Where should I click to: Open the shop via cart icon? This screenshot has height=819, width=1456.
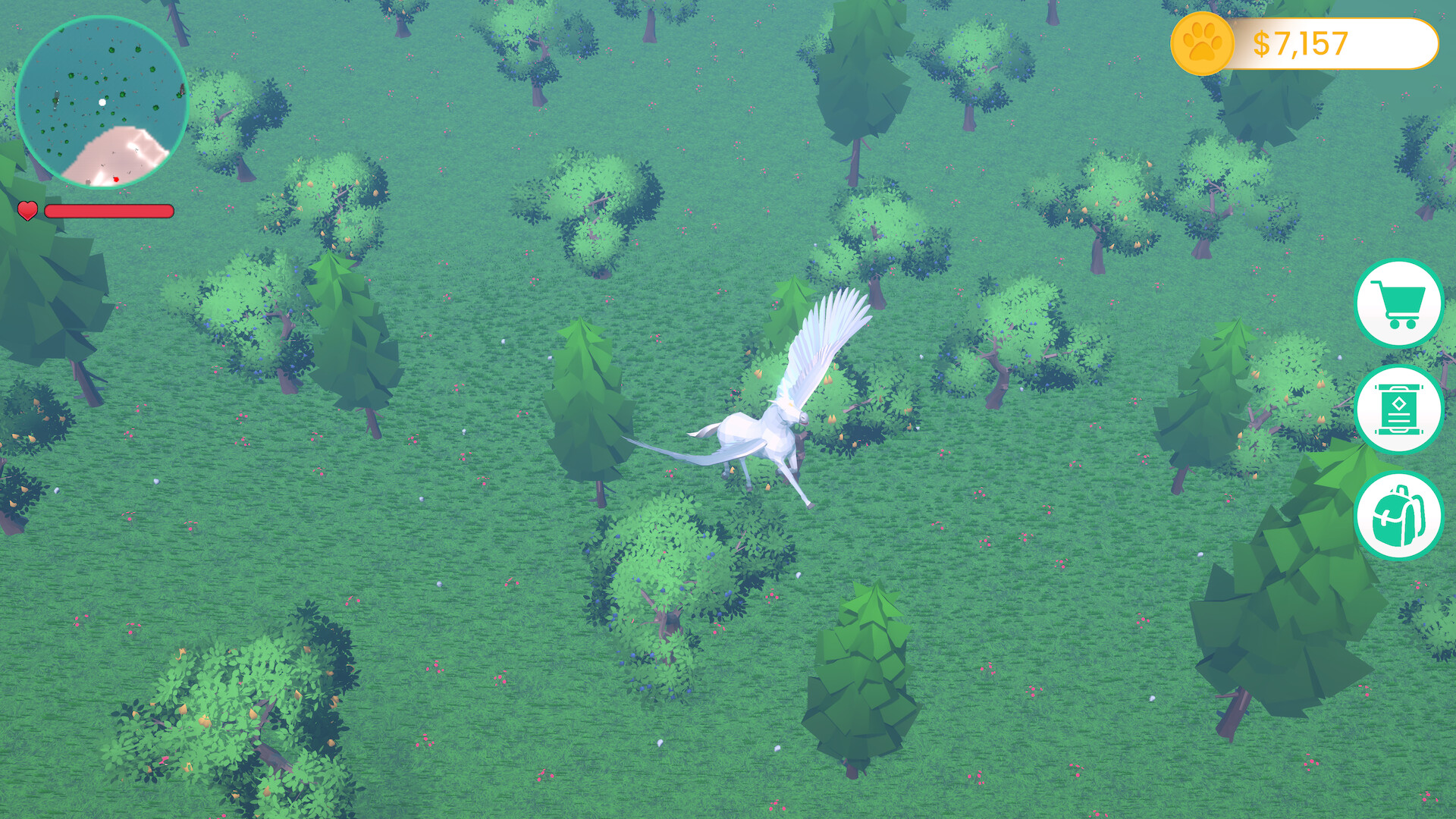[1399, 303]
